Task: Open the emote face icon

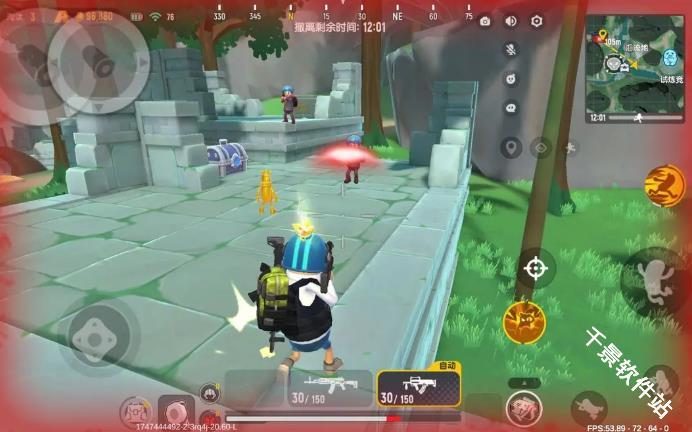Action: point(510,78)
